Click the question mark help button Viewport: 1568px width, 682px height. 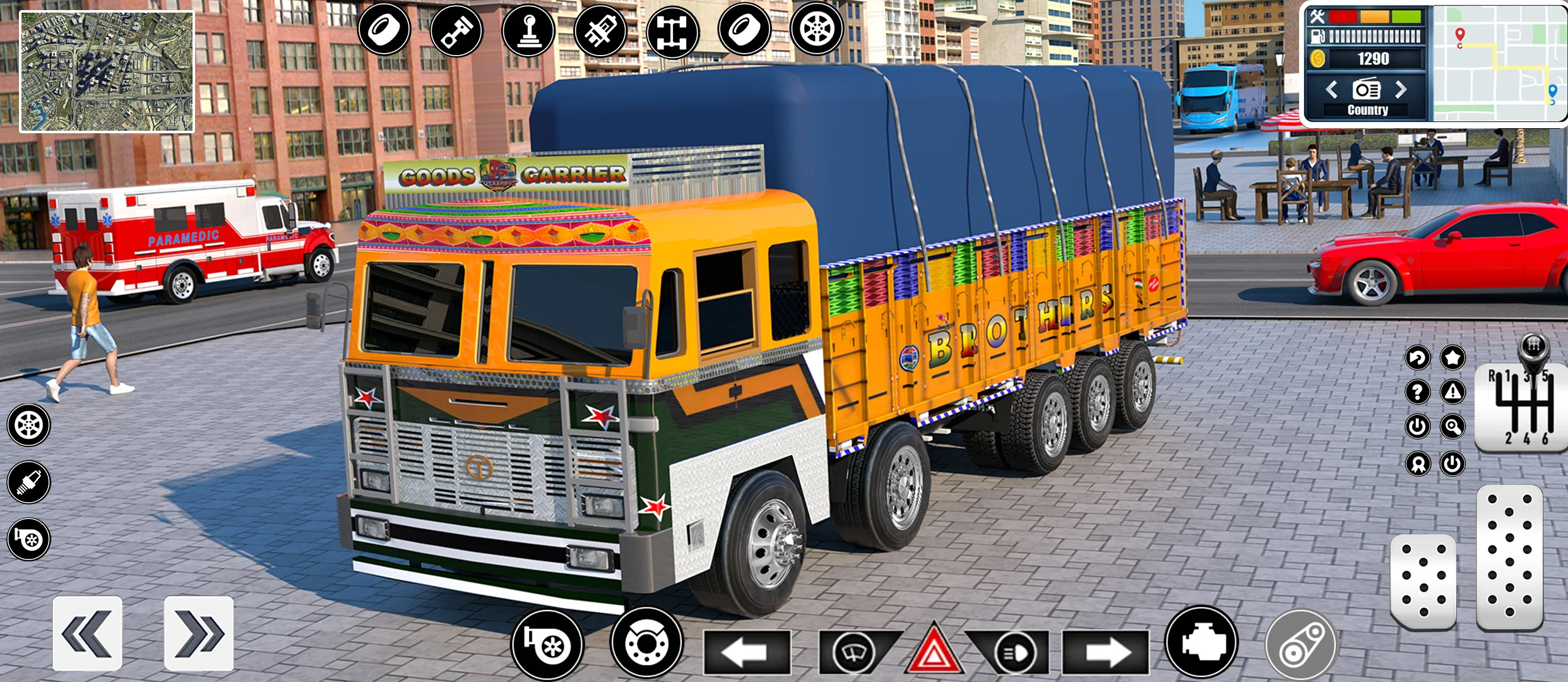(1418, 392)
